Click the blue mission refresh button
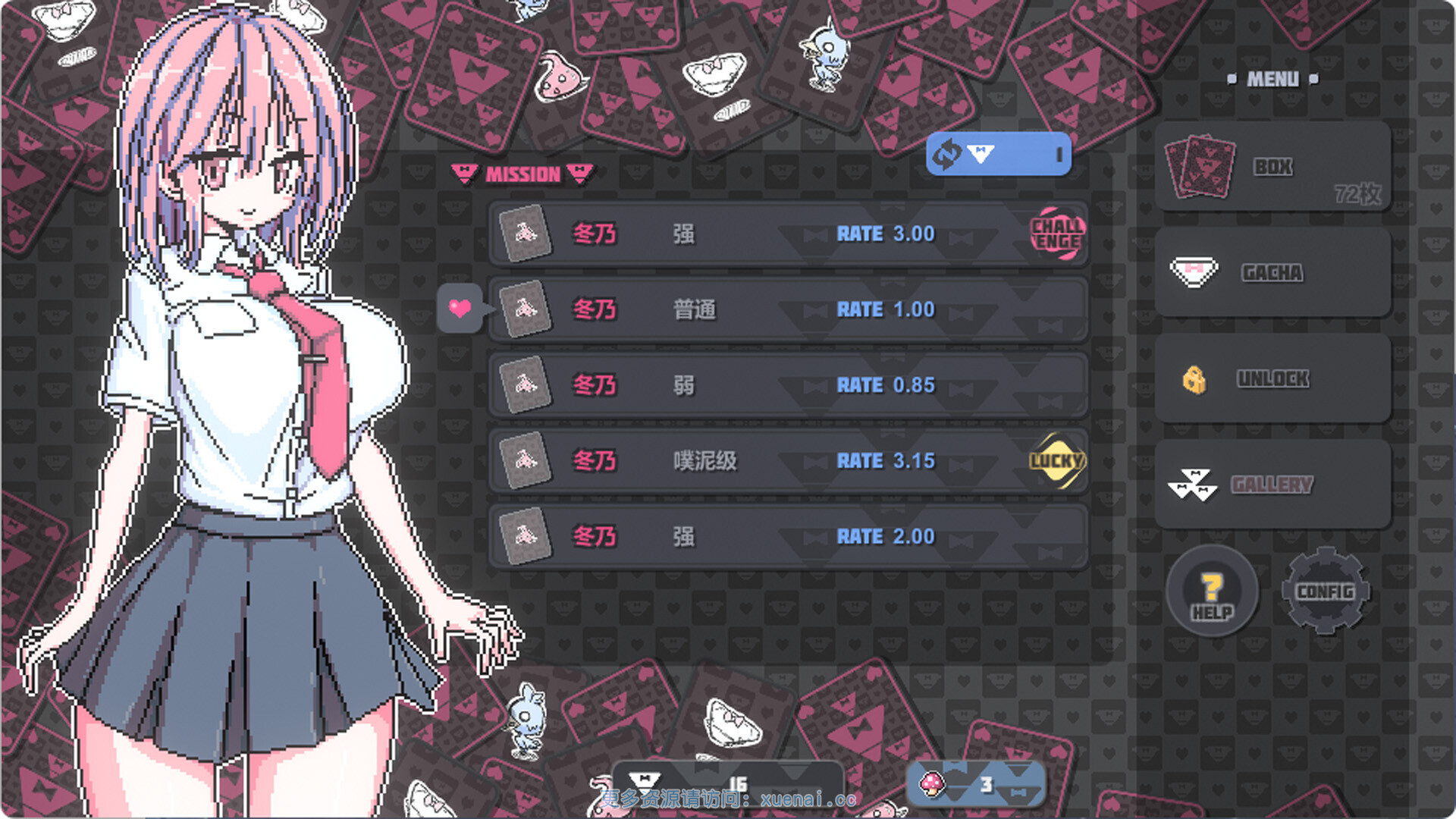Image resolution: width=1456 pixels, height=819 pixels. [998, 155]
